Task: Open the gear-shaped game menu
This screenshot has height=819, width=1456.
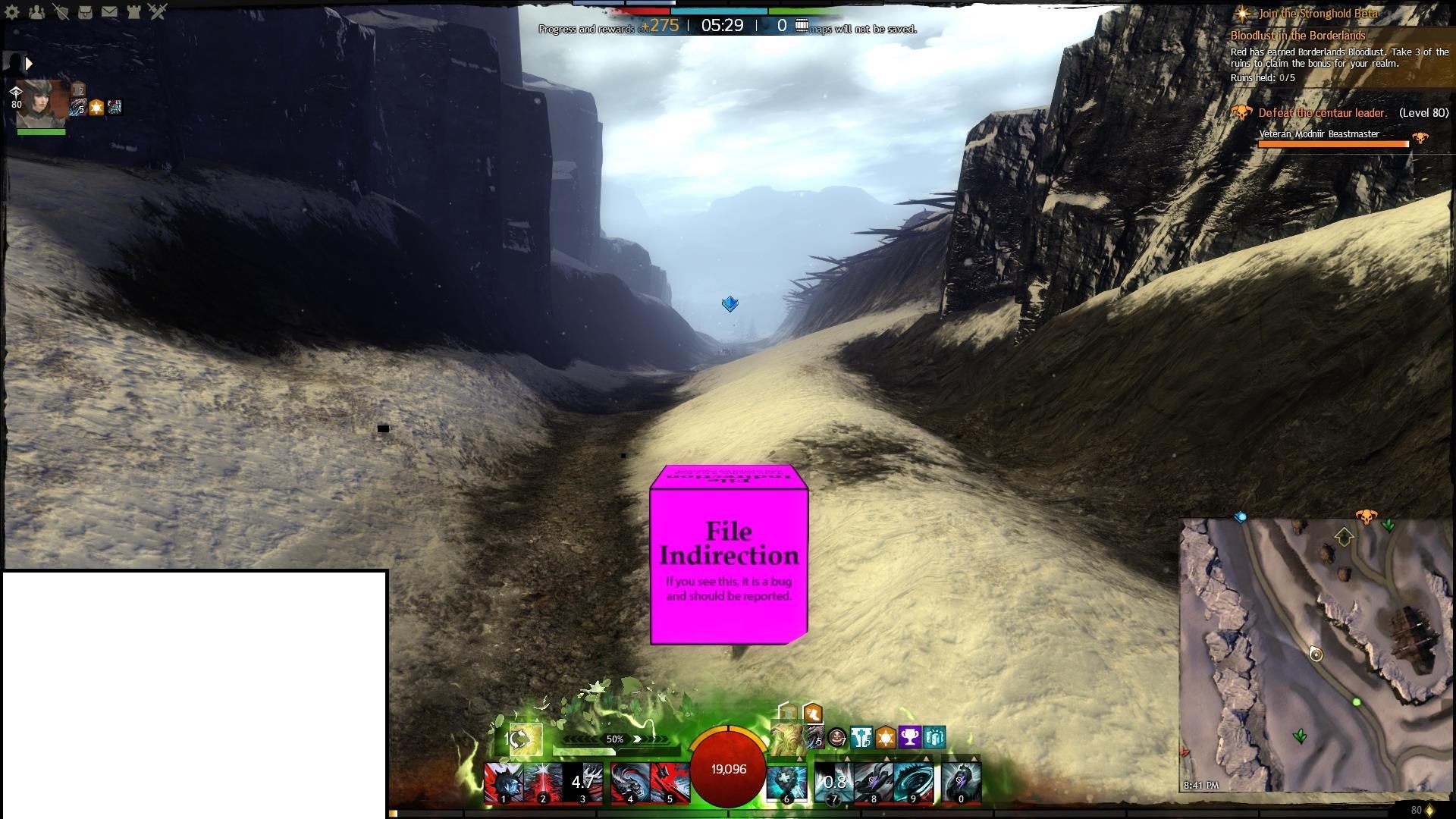Action: point(12,11)
